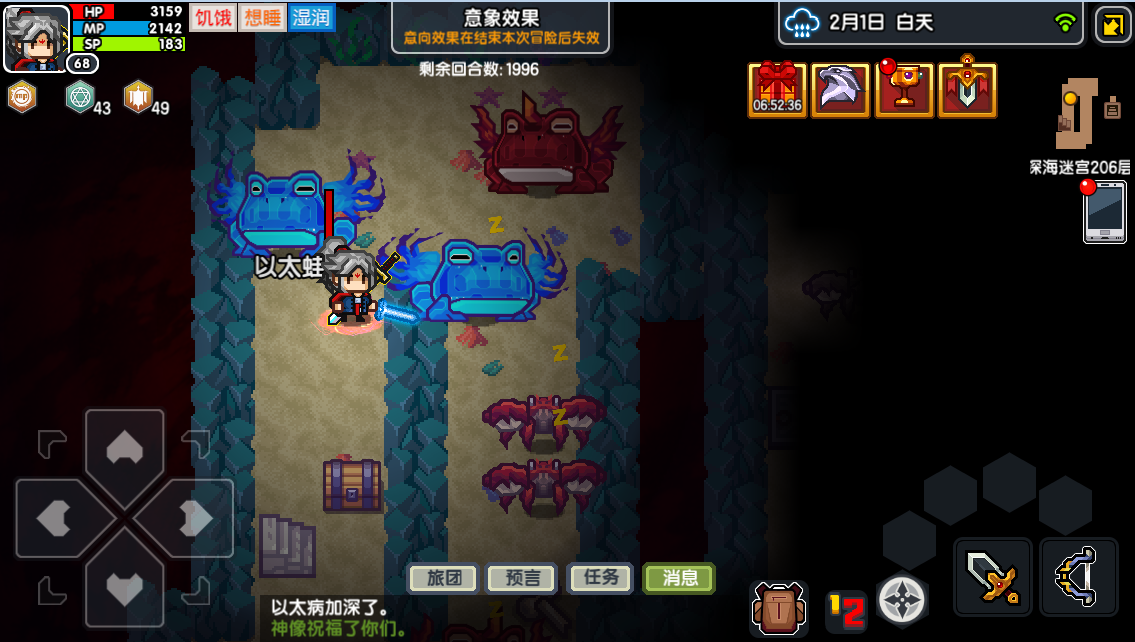Show the 任务 quest tab
Image resolution: width=1135 pixels, height=642 pixels.
[x=600, y=578]
